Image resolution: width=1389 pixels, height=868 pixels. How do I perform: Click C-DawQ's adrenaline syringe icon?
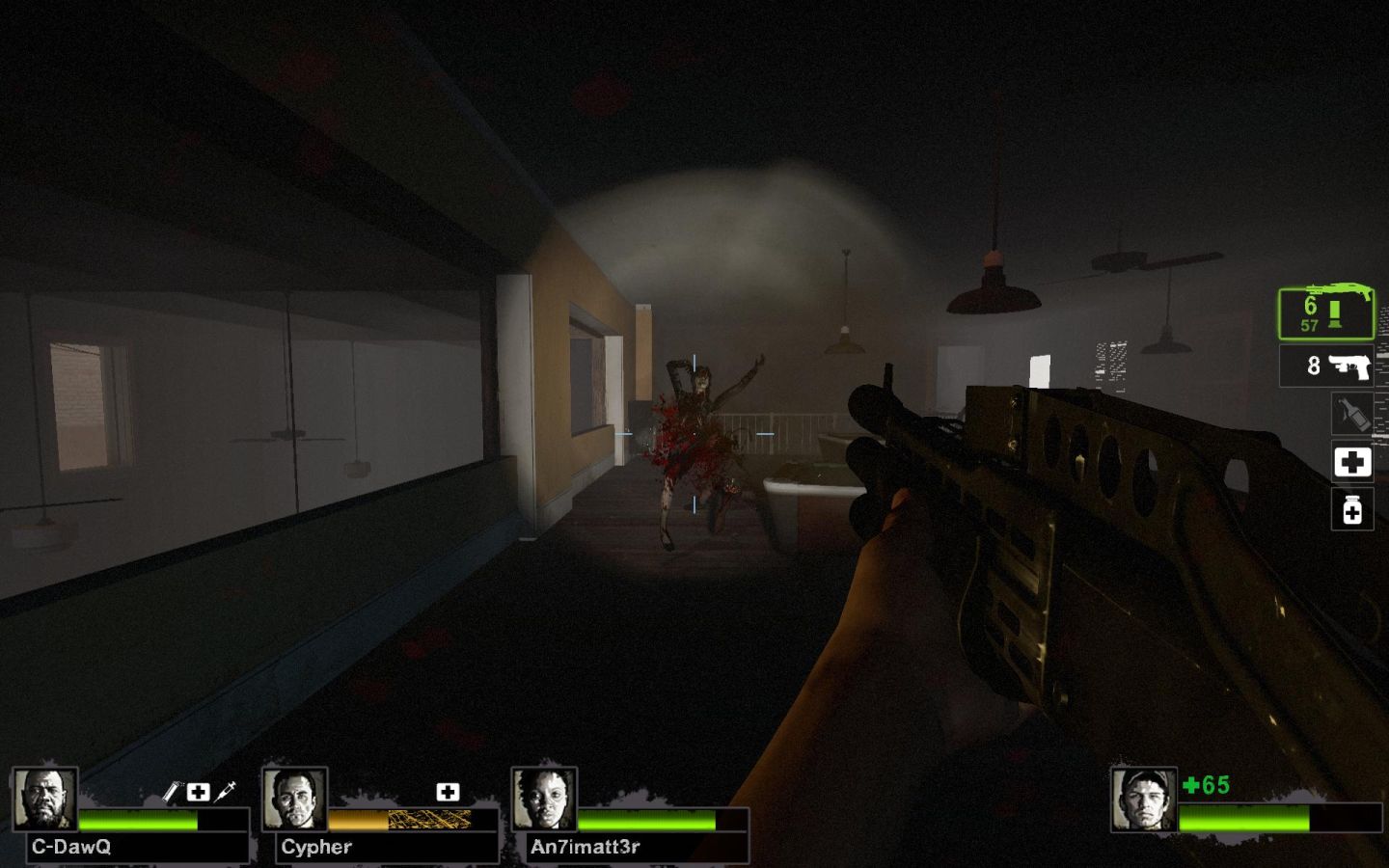click(x=226, y=792)
